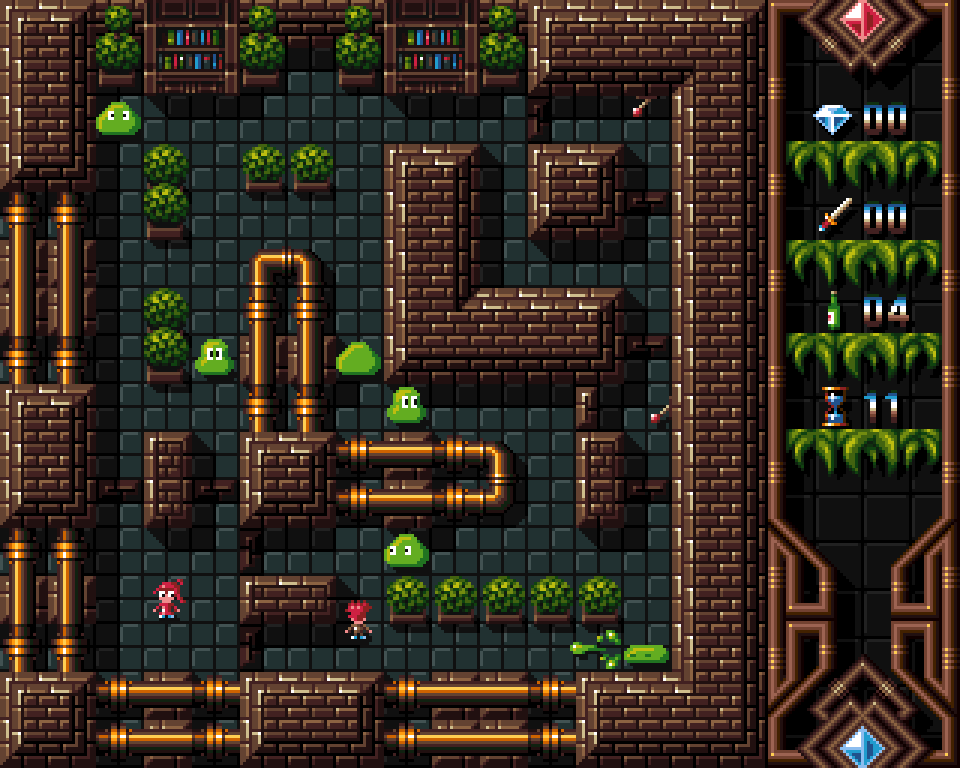Click the diamond counter icon

(x=832, y=120)
